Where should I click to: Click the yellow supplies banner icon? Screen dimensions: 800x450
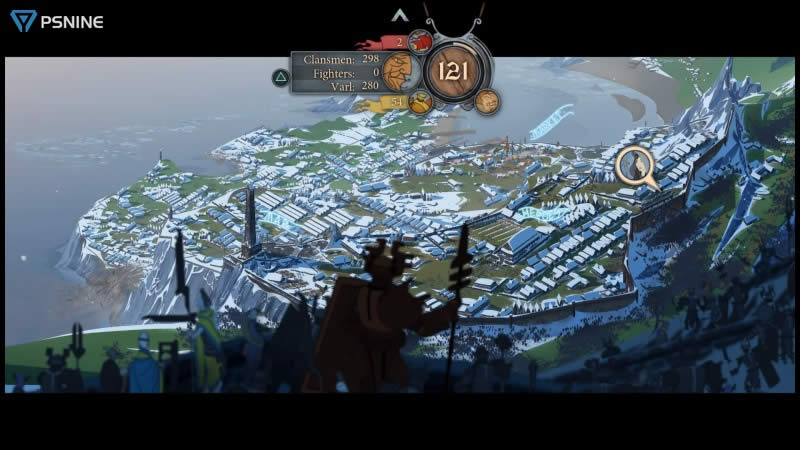pyautogui.click(x=419, y=101)
